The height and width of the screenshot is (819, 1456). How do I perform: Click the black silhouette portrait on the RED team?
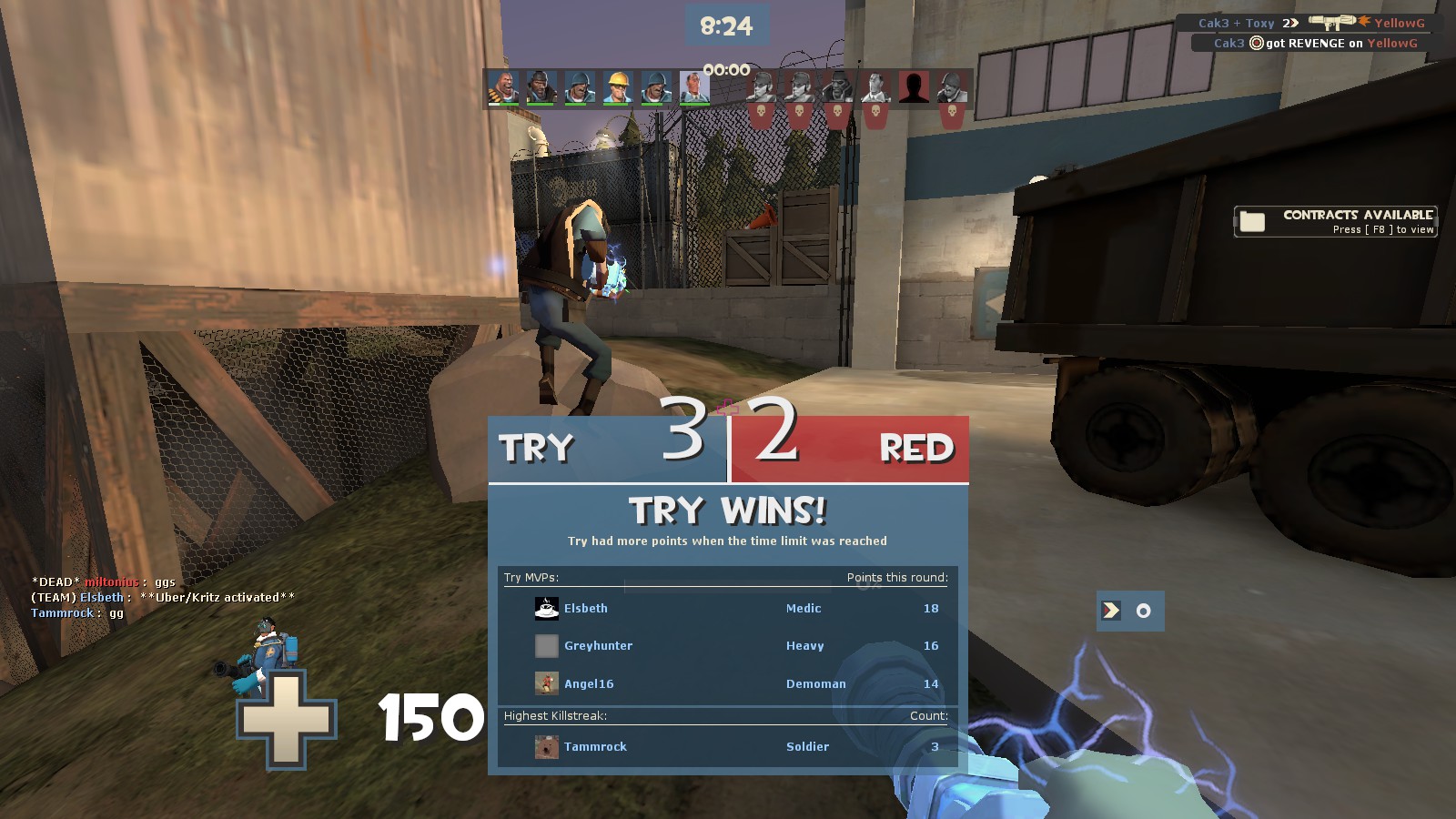click(914, 87)
